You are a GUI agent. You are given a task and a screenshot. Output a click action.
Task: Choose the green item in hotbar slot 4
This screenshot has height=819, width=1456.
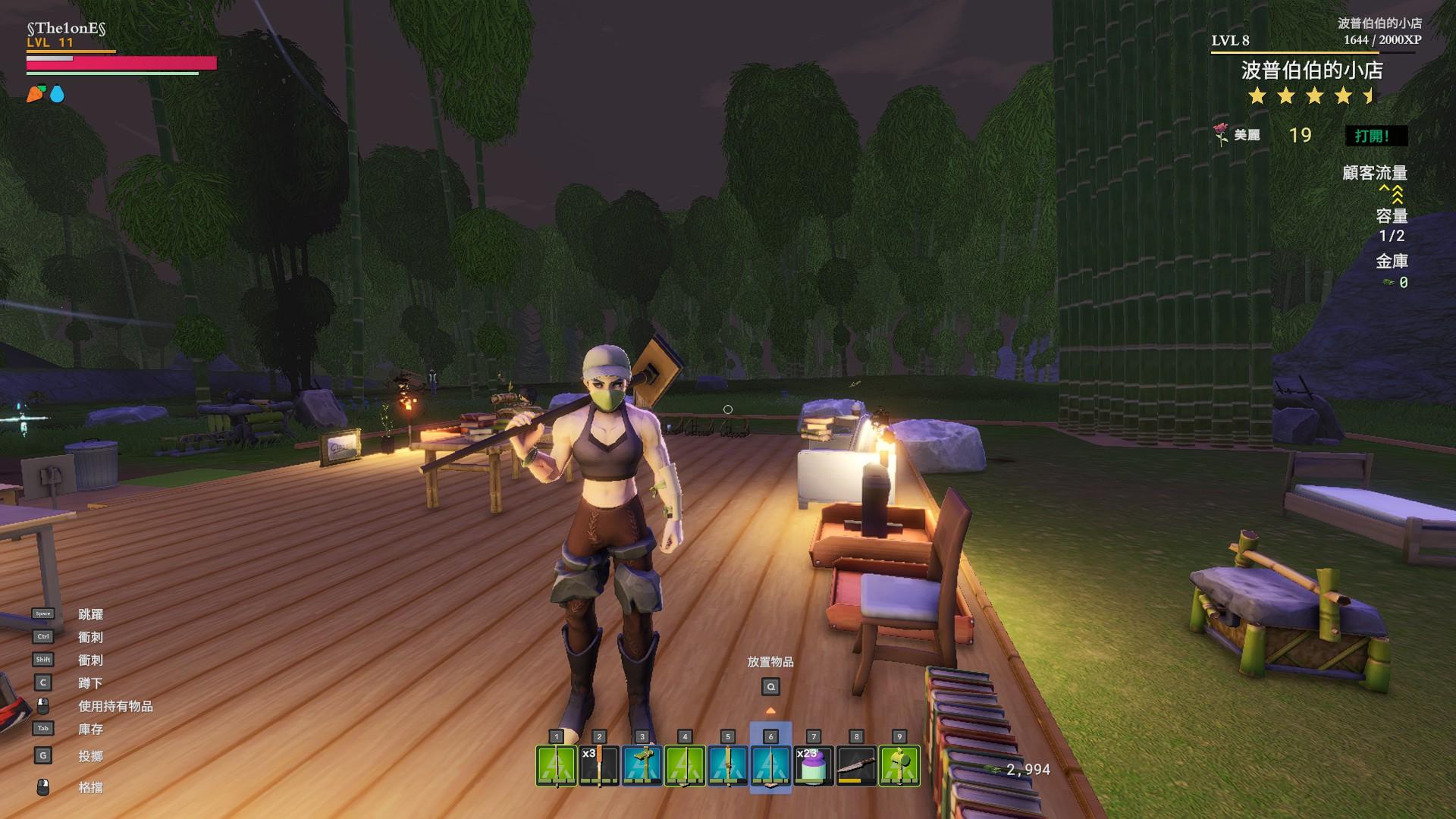[x=685, y=765]
